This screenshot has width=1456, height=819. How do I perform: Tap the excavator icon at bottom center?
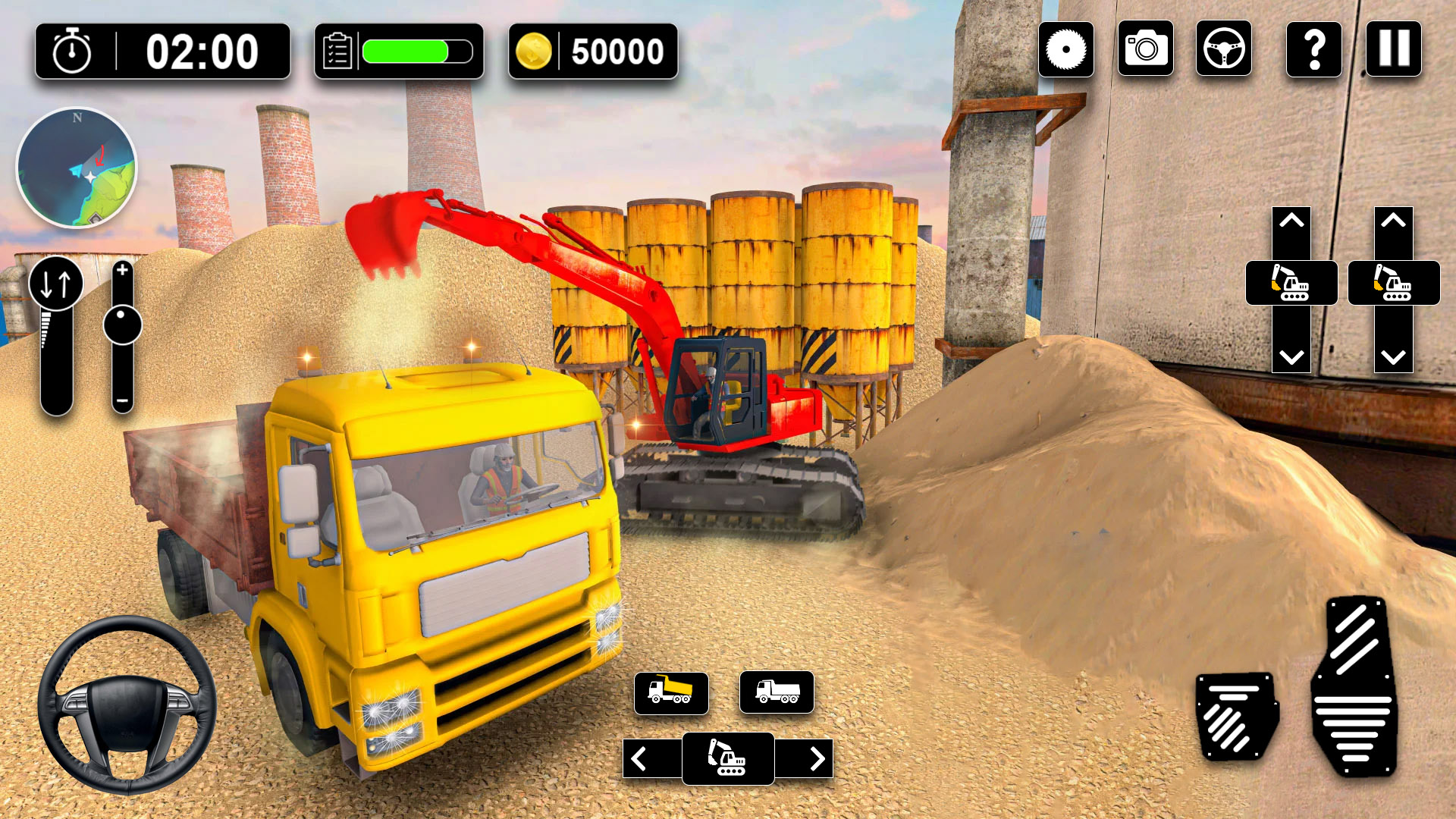(728, 758)
